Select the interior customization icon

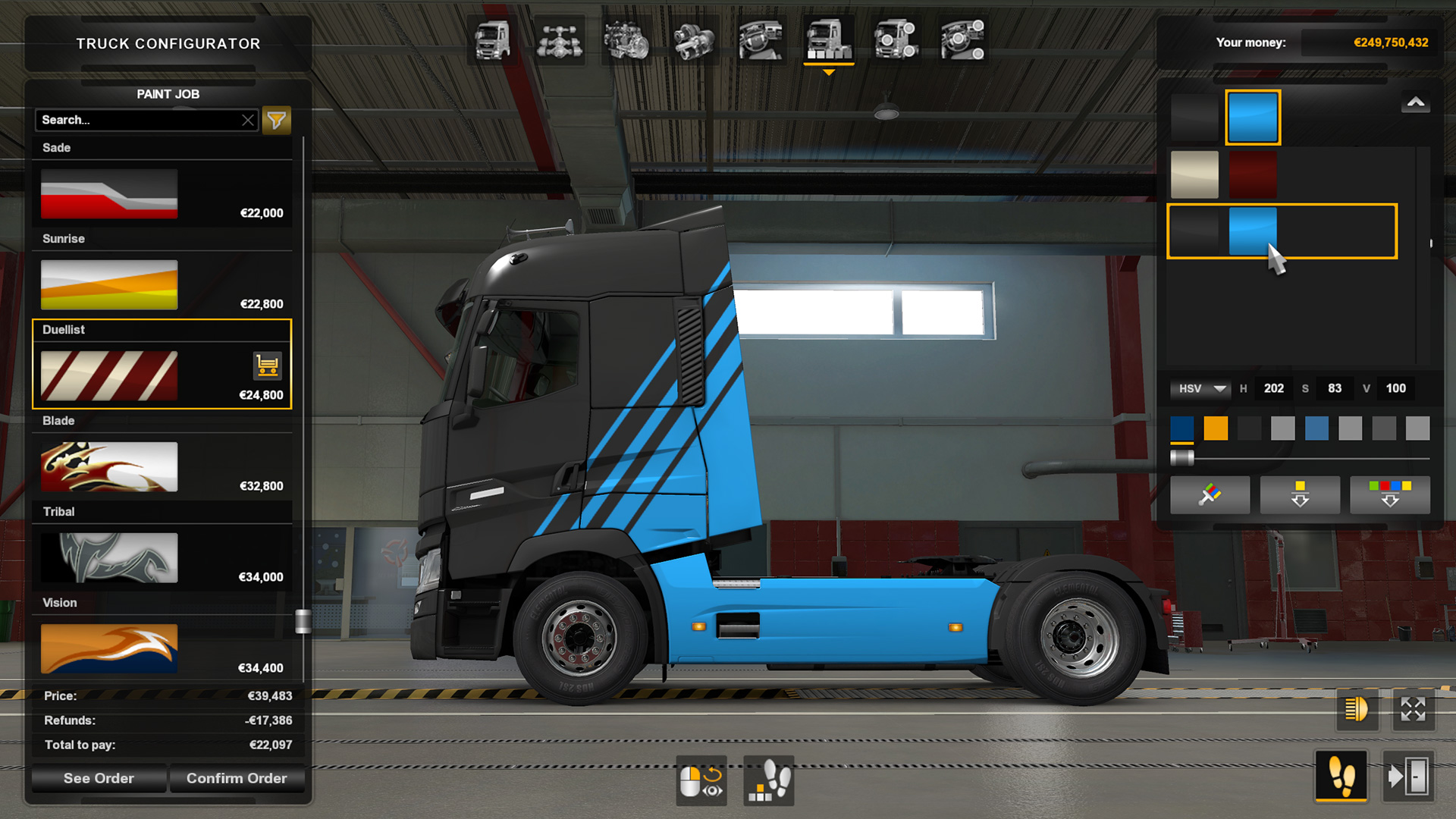pyautogui.click(x=760, y=39)
